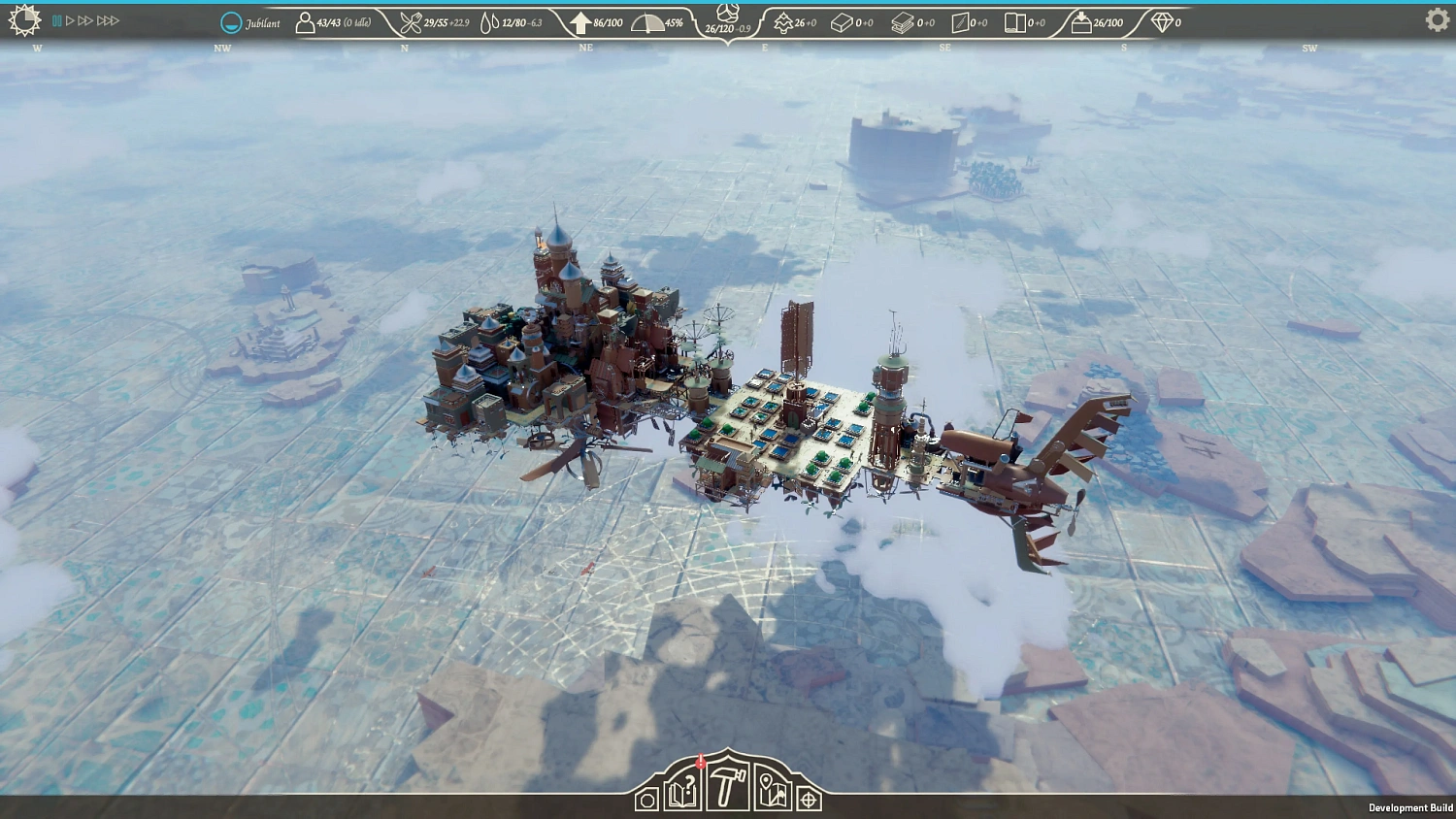Pause the game with the pause control
Viewport: 1456px width, 819px height.
tap(56, 18)
